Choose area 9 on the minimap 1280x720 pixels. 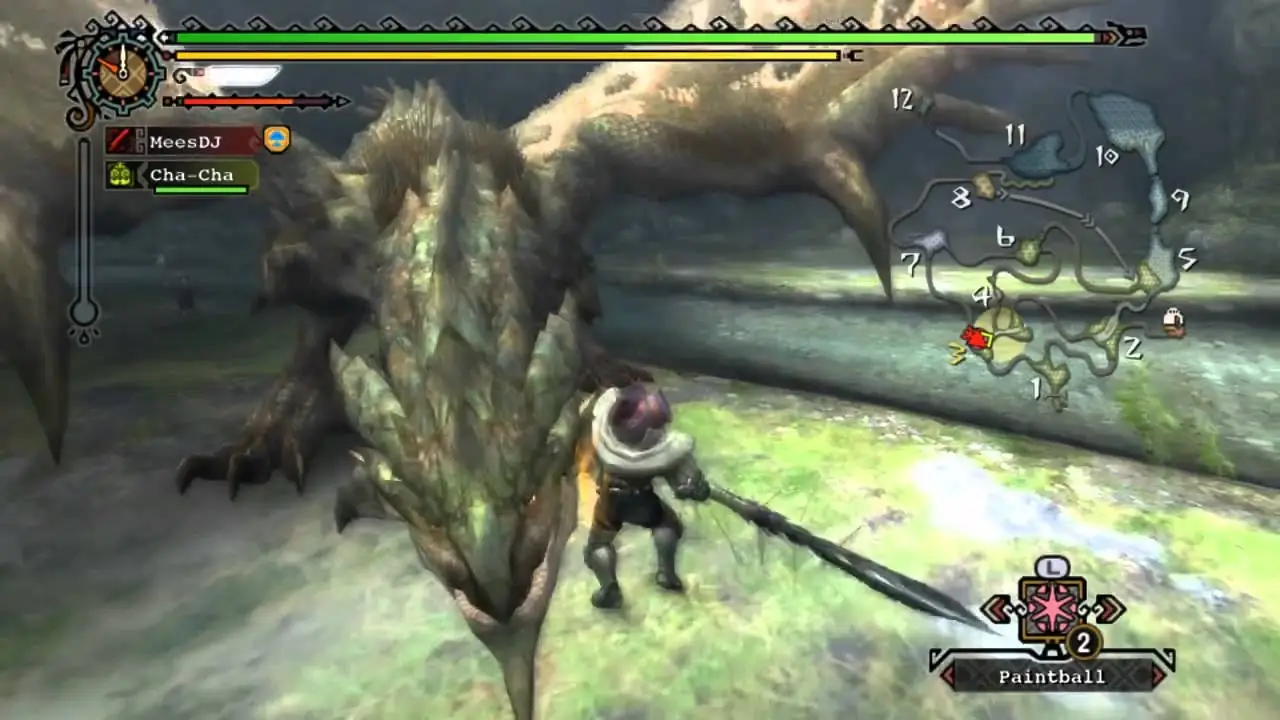[1180, 200]
